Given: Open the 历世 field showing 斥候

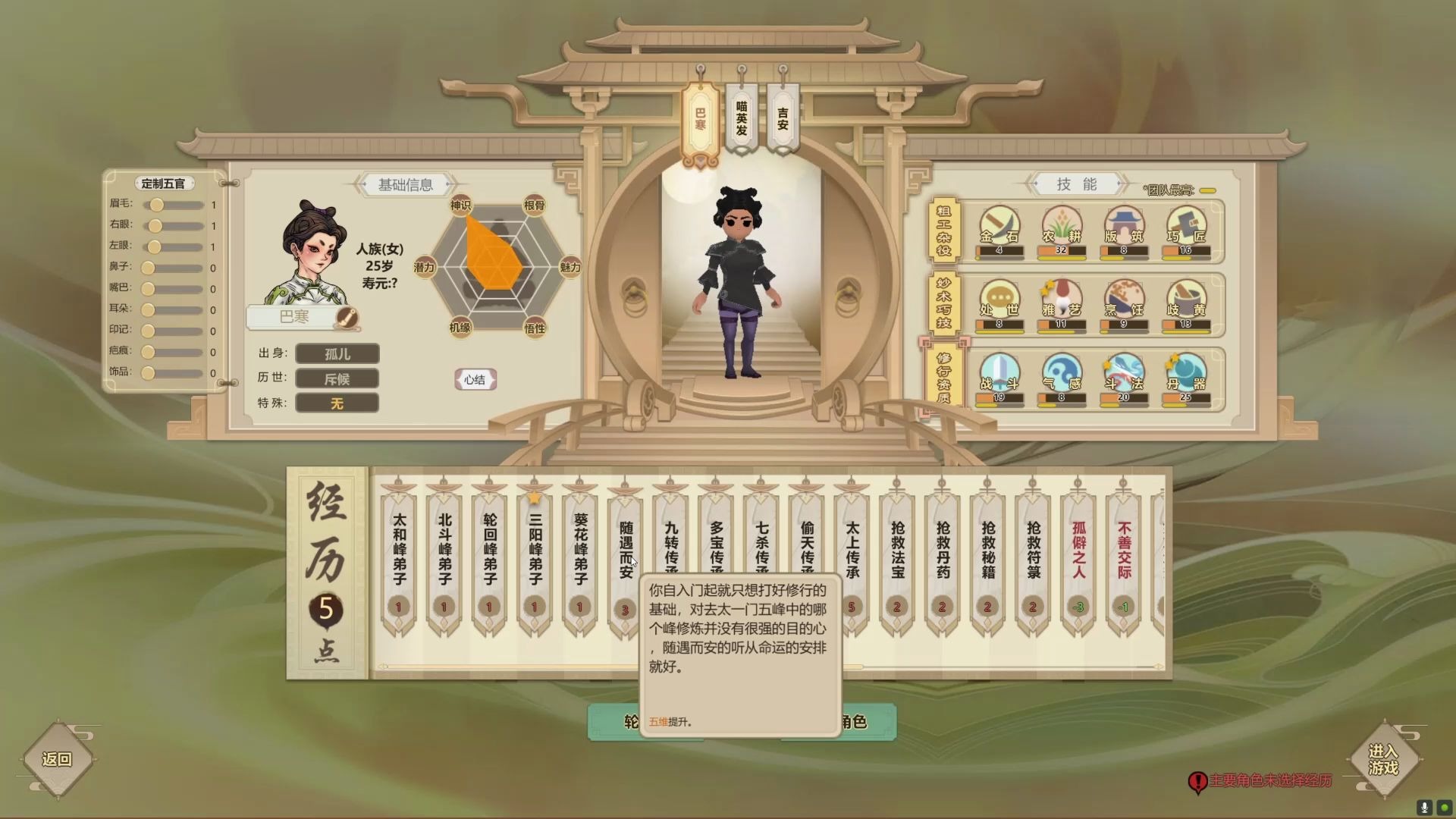Looking at the screenshot, I should pyautogui.click(x=337, y=378).
